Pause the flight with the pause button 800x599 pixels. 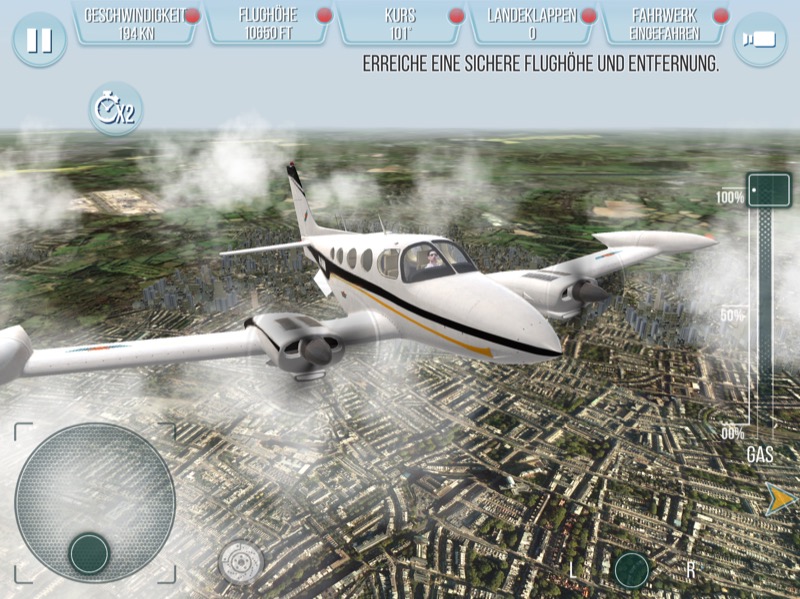pos(40,40)
